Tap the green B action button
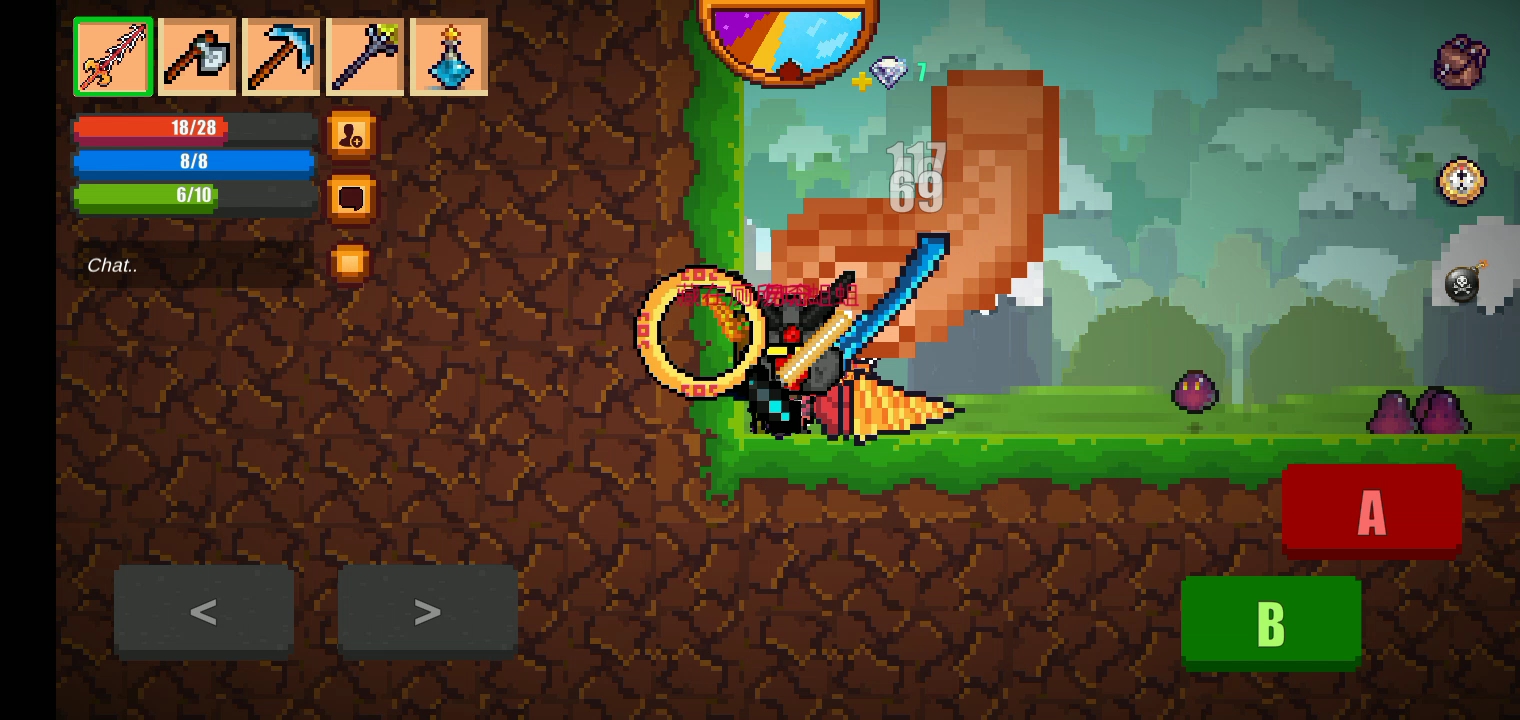The height and width of the screenshot is (720, 1520). [x=1270, y=622]
